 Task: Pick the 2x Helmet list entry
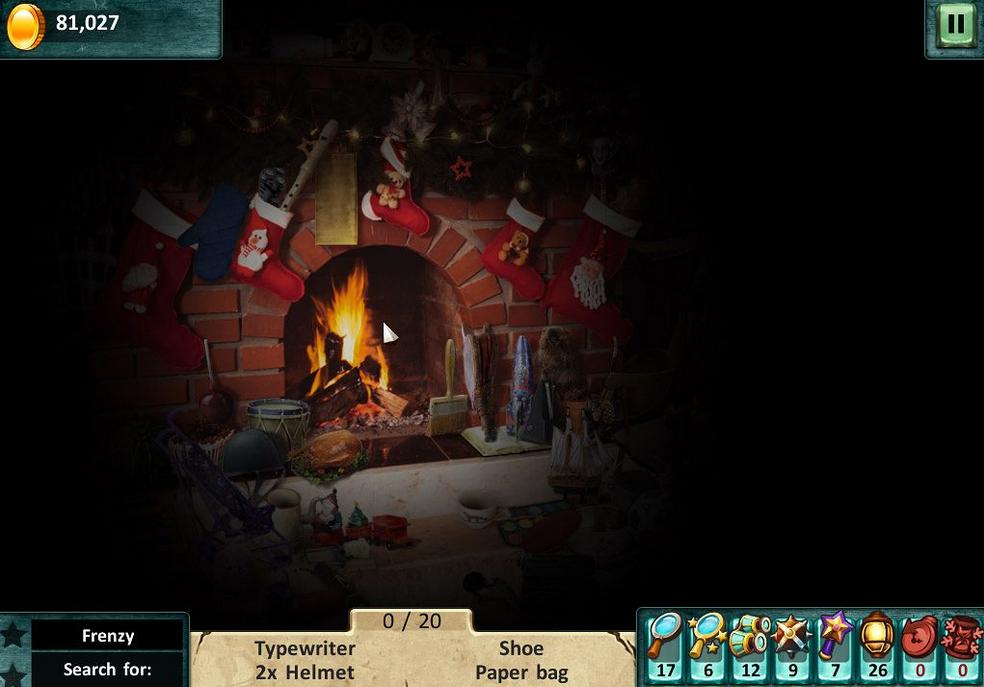click(x=304, y=672)
